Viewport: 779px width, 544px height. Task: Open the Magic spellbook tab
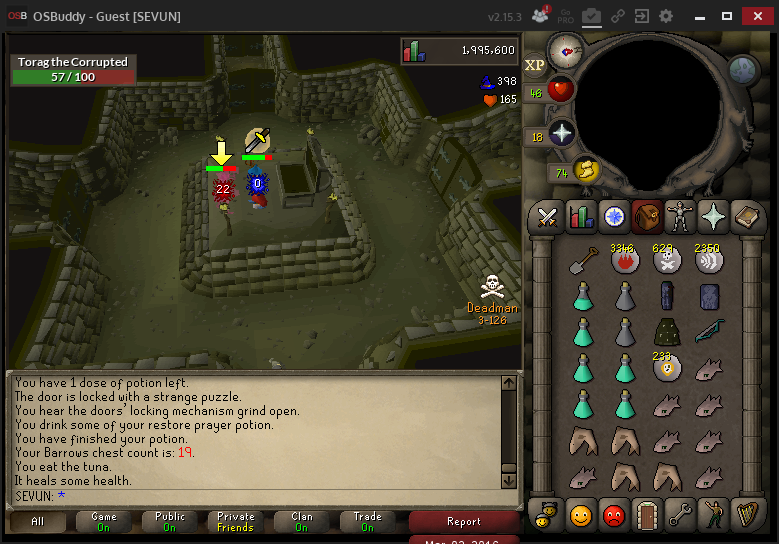pyautogui.click(x=746, y=216)
